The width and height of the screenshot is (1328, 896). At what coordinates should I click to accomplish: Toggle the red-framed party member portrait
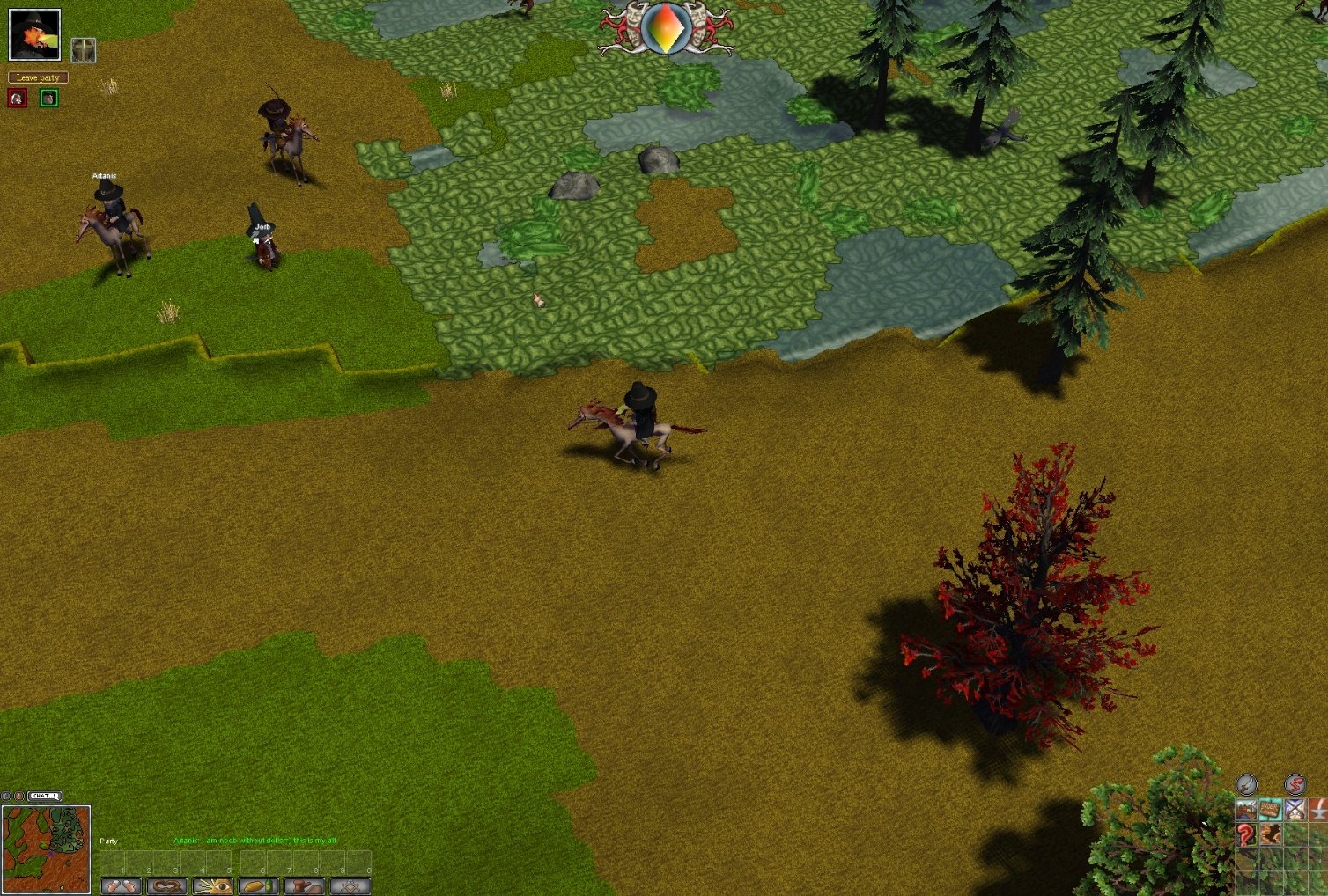17,98
